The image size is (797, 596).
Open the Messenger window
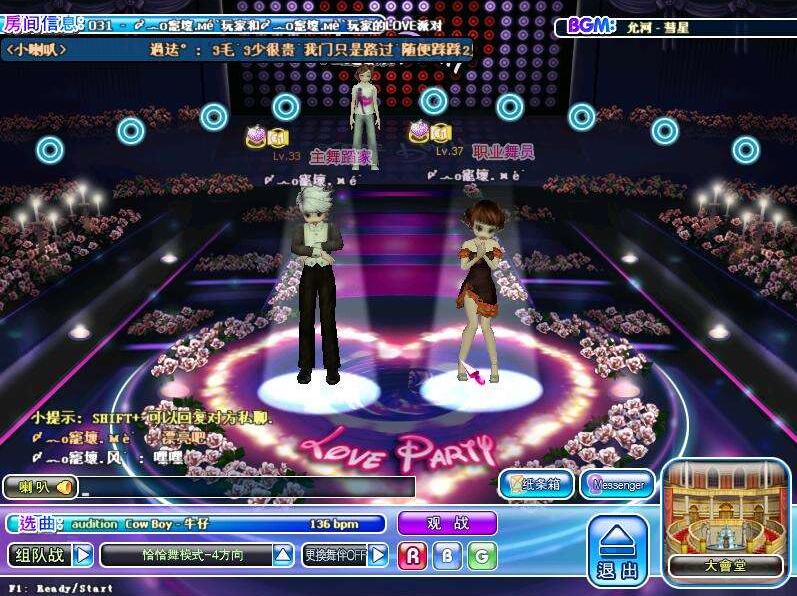[617, 485]
